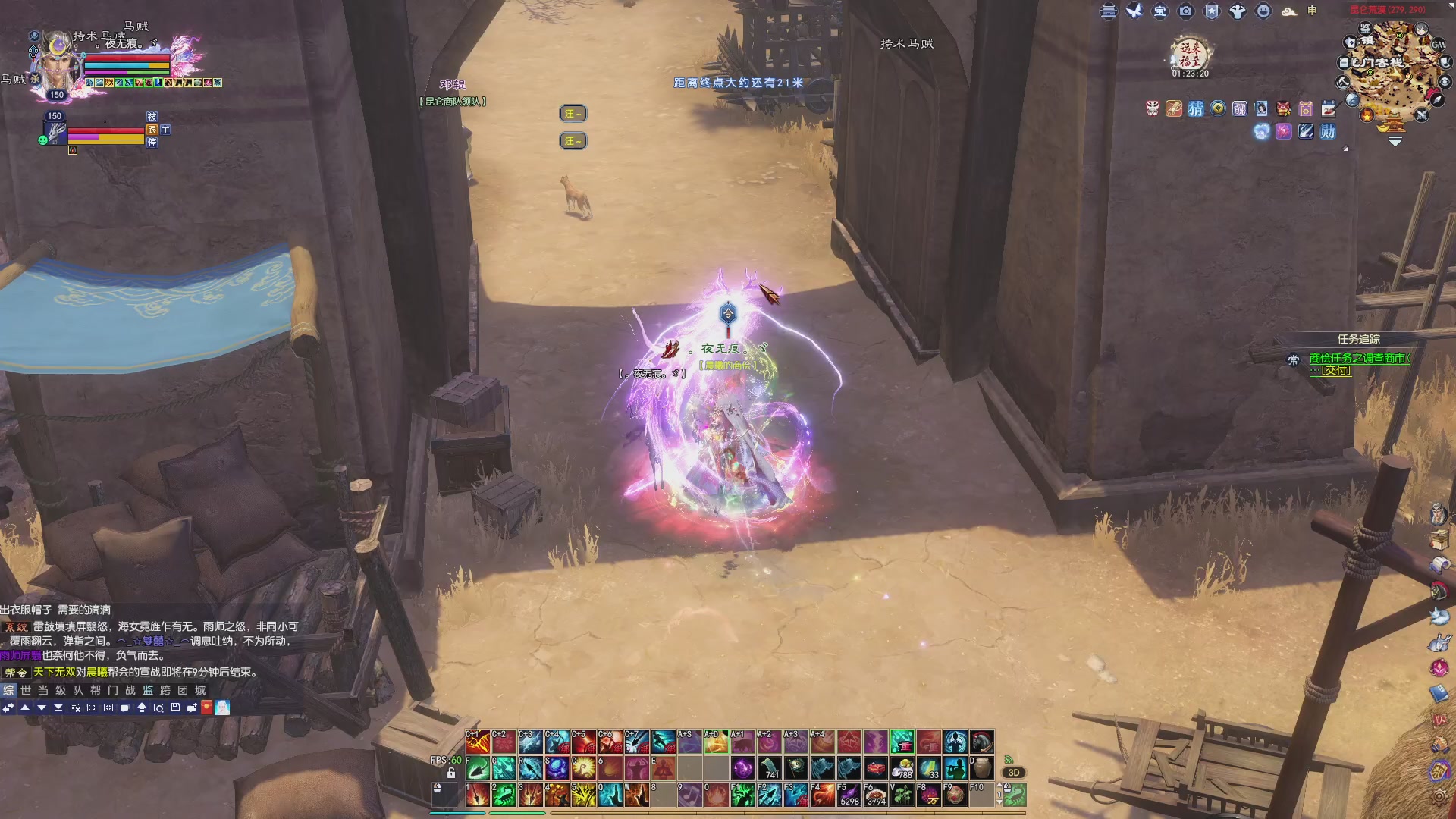The image size is (1456, 819).
Task: Activate the green arrow skill on key F
Action: [x=477, y=768]
